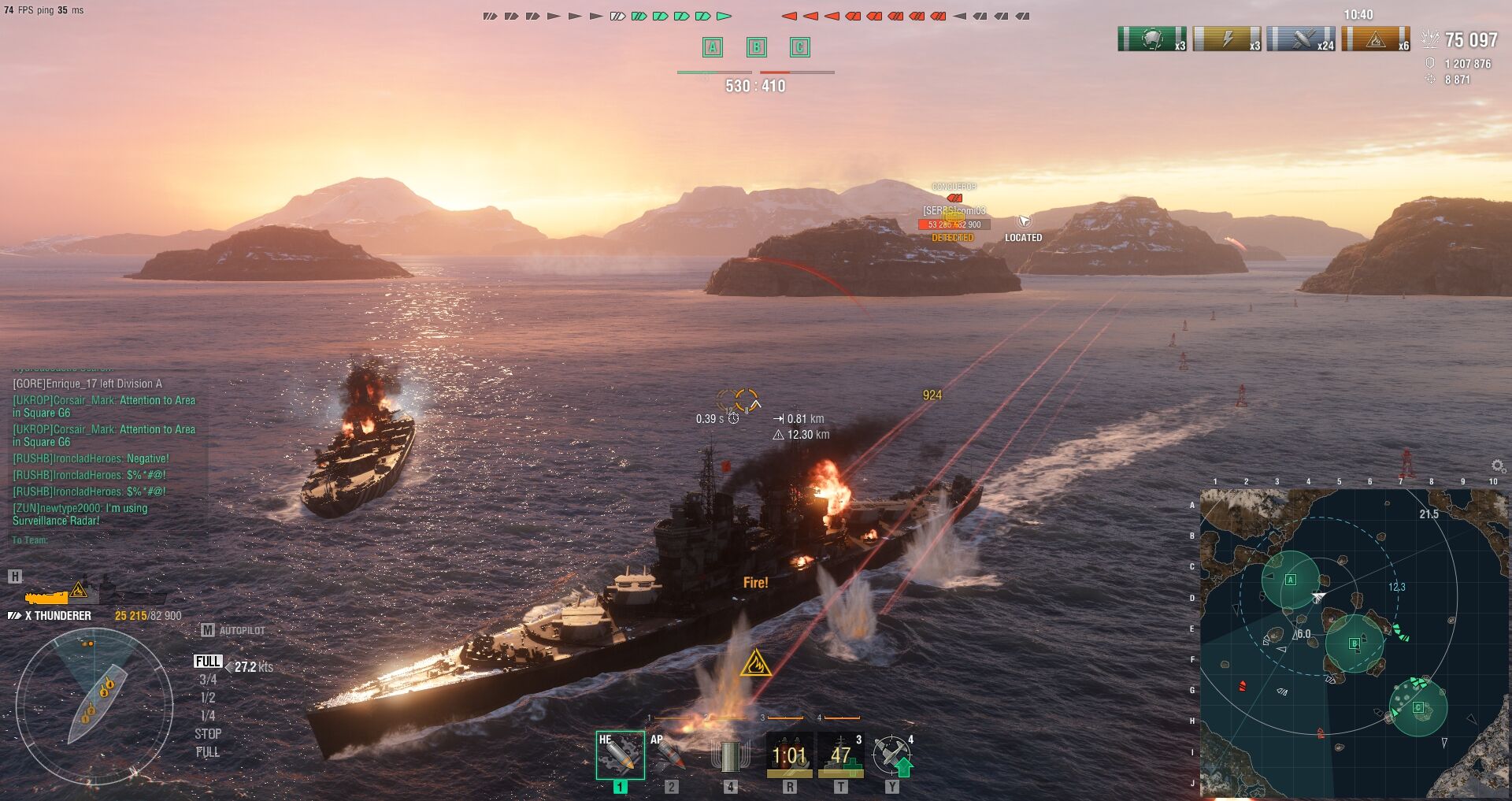Set engine telegraph to 3/4 speed
This screenshot has width=1512, height=801.
[x=208, y=680]
